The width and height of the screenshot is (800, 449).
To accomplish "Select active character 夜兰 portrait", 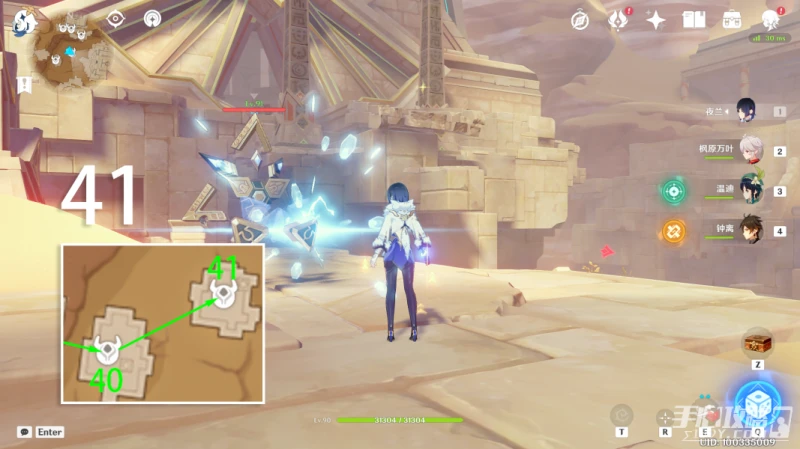I will 746,110.
